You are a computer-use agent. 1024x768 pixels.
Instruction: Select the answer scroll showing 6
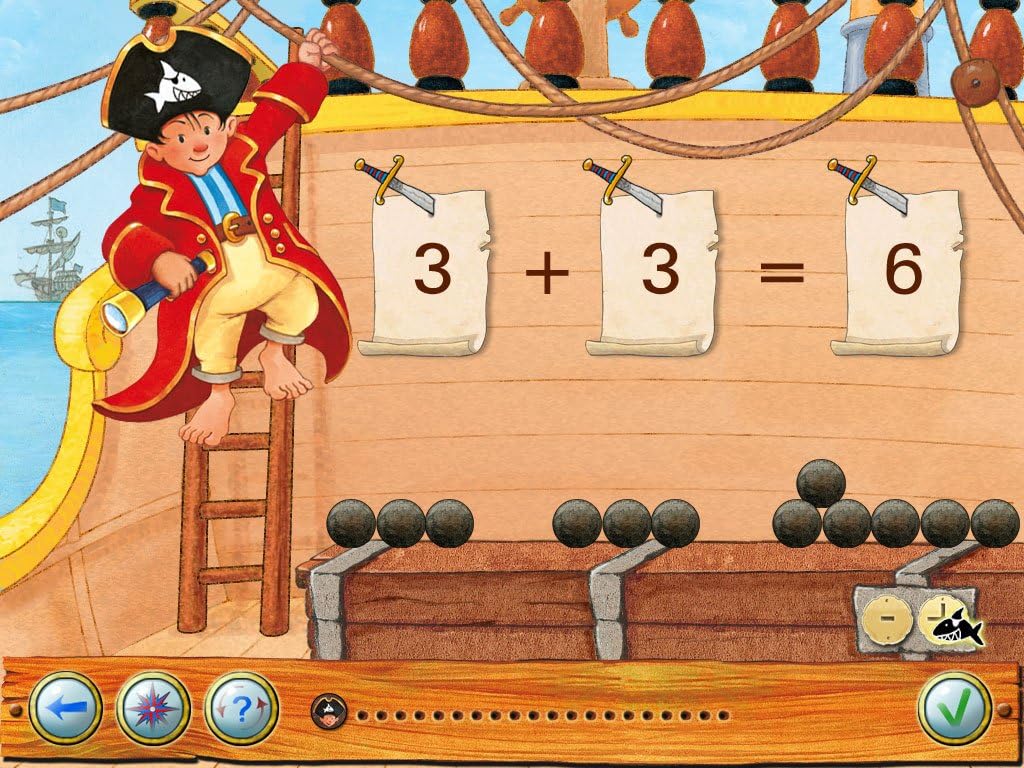point(902,272)
